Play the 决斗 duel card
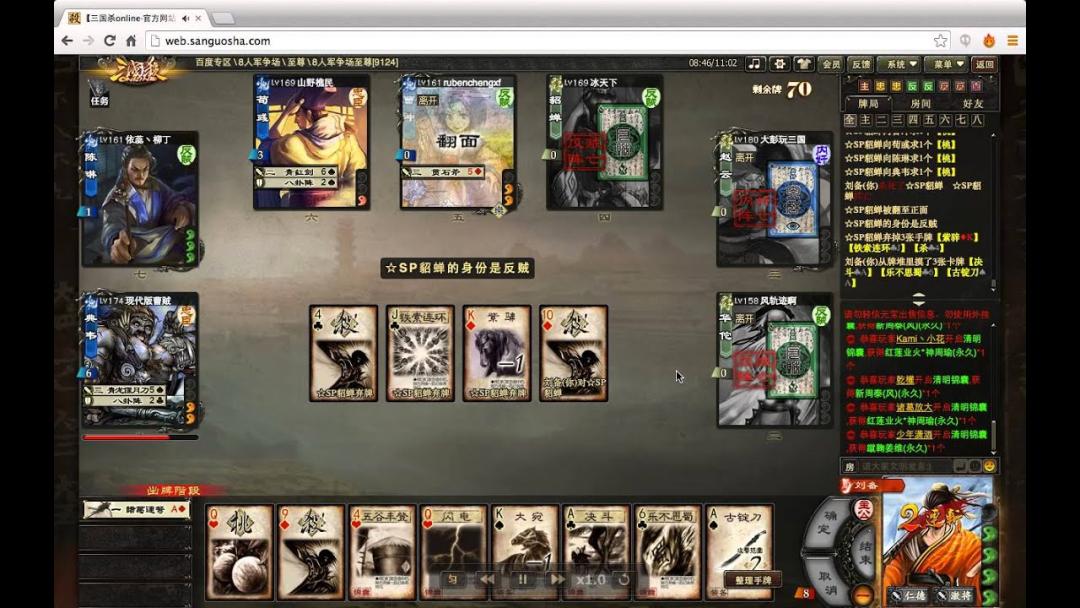The width and height of the screenshot is (1080, 608). [597, 552]
